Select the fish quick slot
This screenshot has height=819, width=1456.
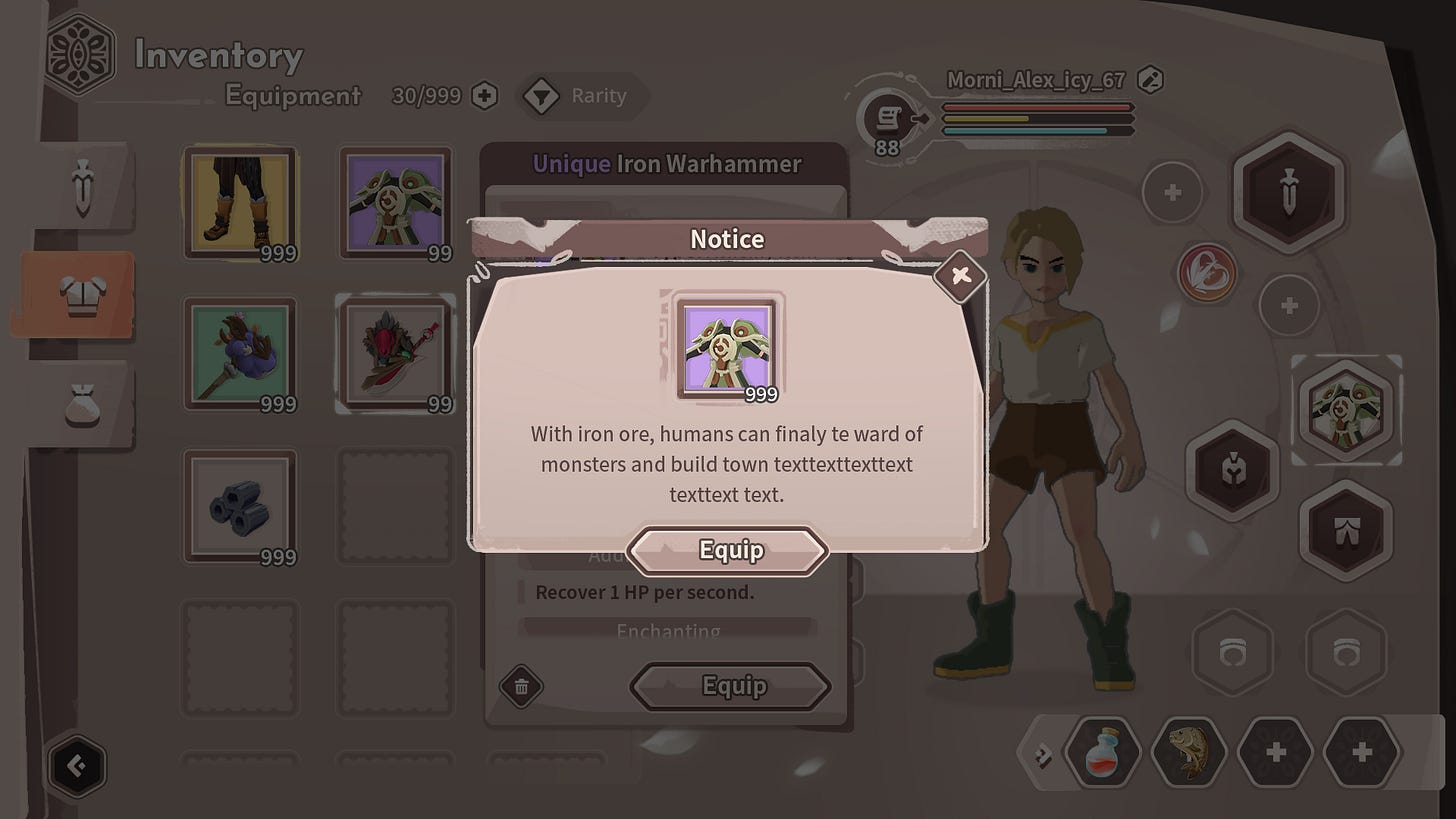point(1189,752)
